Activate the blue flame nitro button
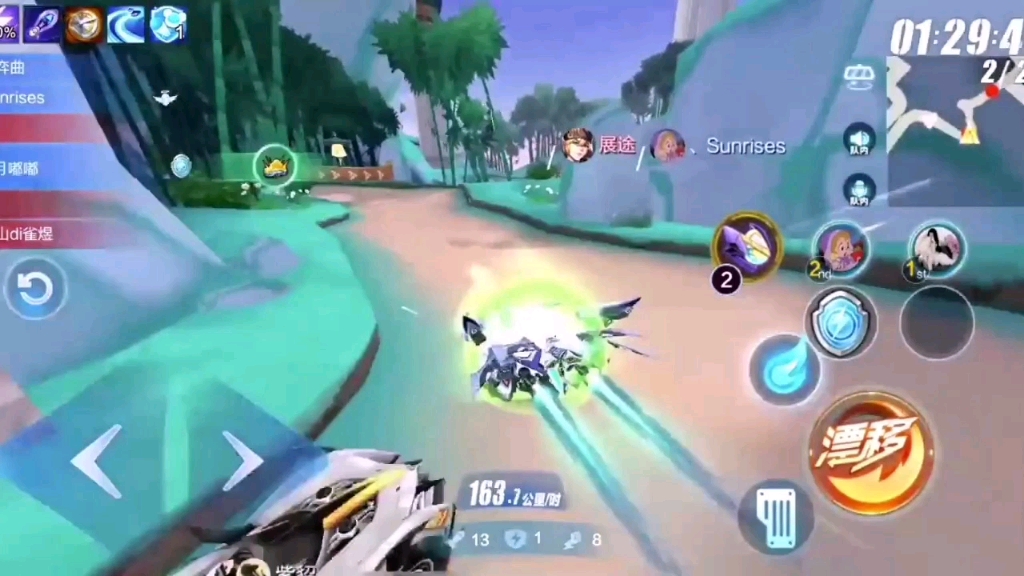Screen dimensions: 1024x576 pyautogui.click(x=785, y=369)
